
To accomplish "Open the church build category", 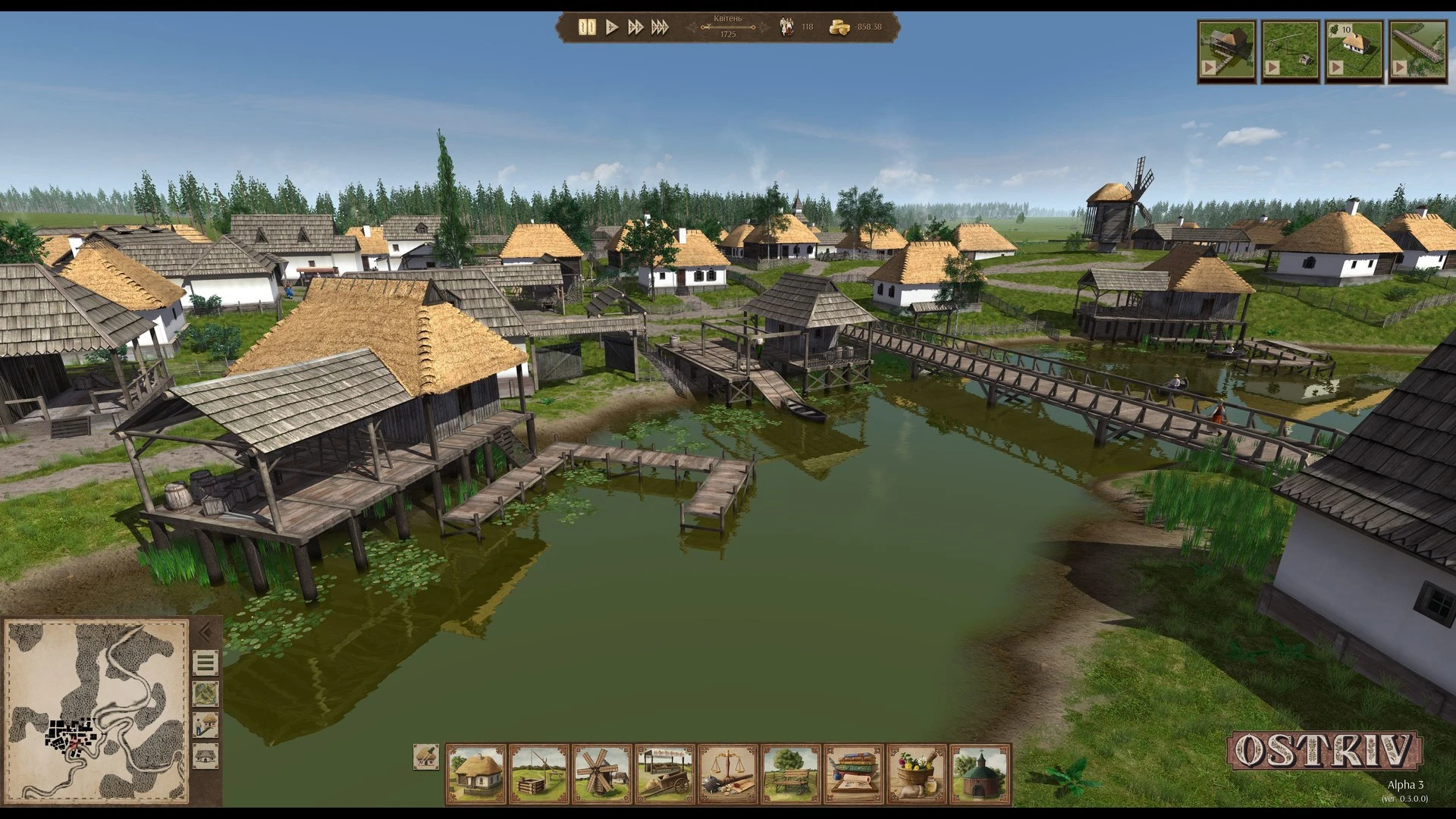I will [980, 773].
